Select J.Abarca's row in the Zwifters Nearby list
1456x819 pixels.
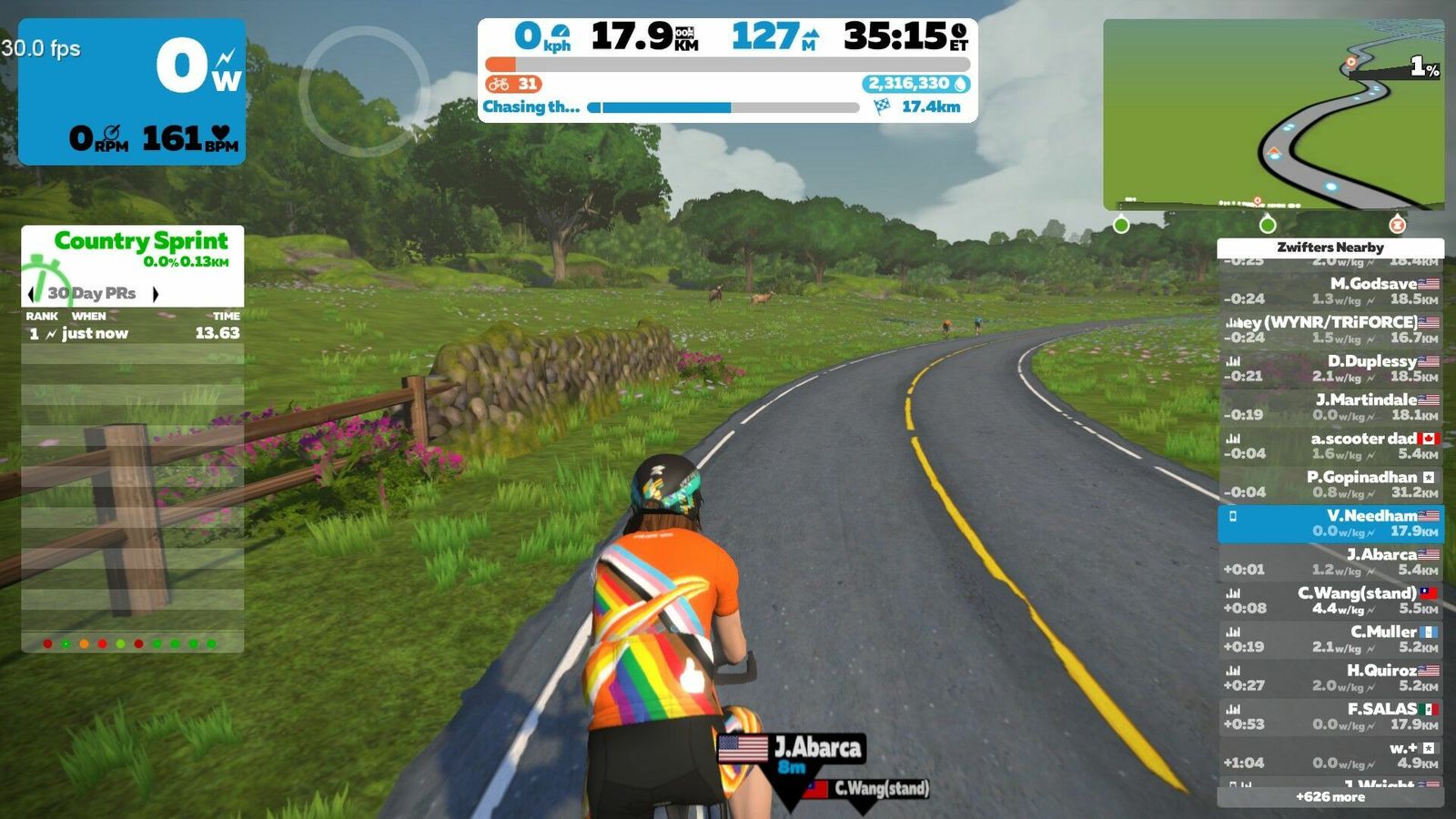(x=1330, y=561)
